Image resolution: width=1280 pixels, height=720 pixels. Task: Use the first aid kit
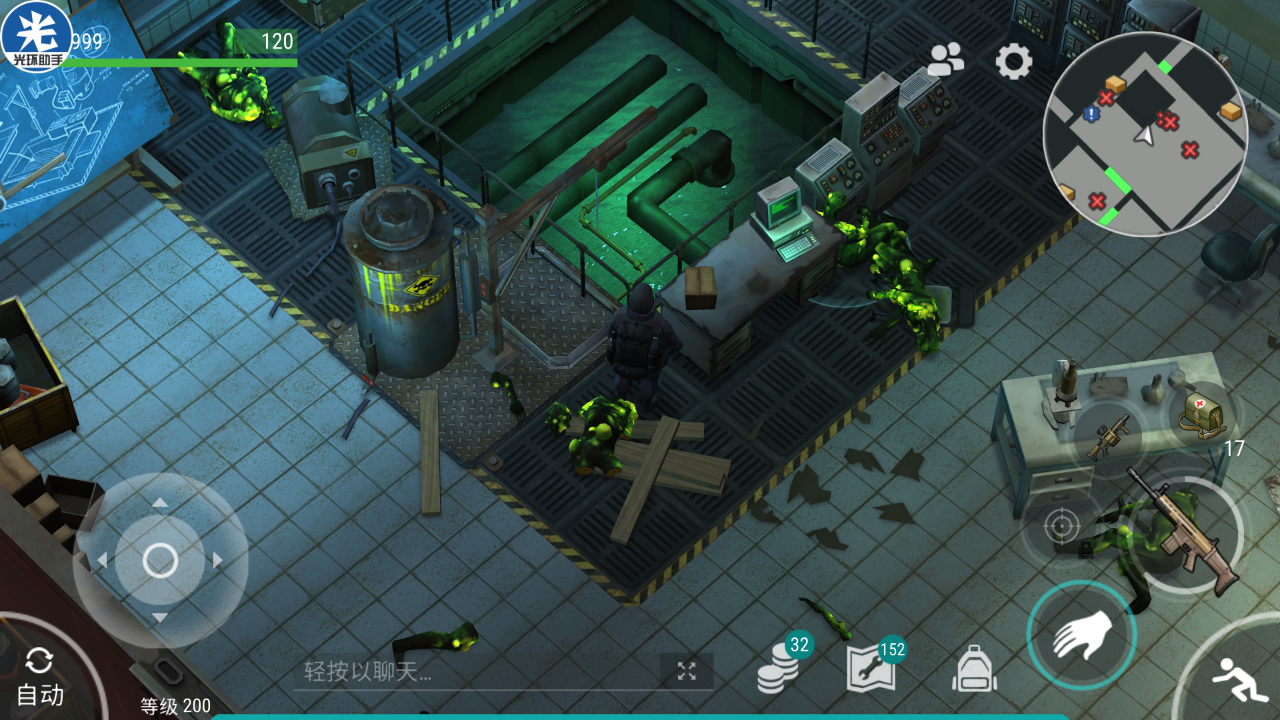click(1203, 416)
